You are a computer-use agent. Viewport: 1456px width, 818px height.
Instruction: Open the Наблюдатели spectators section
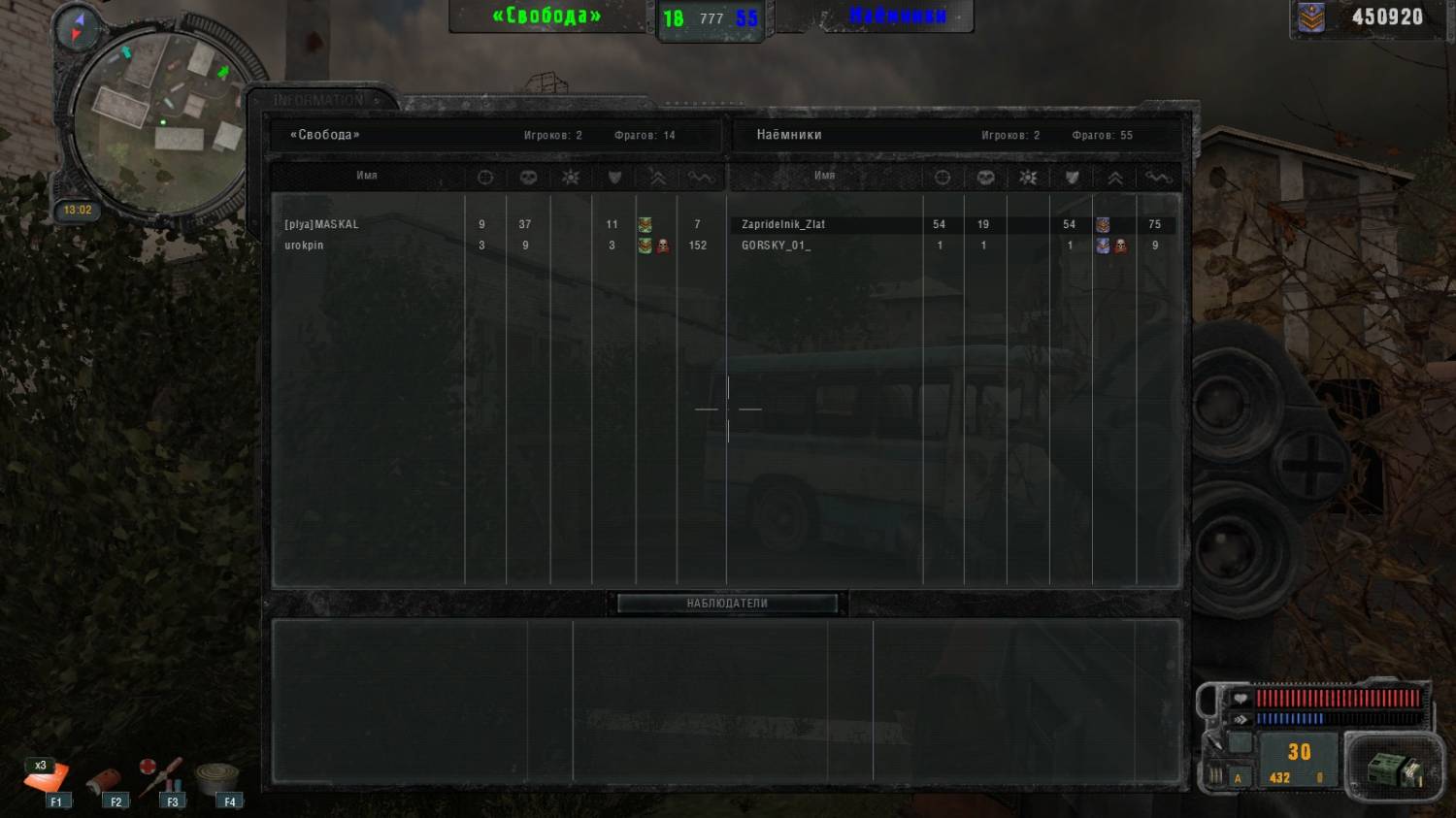click(727, 604)
